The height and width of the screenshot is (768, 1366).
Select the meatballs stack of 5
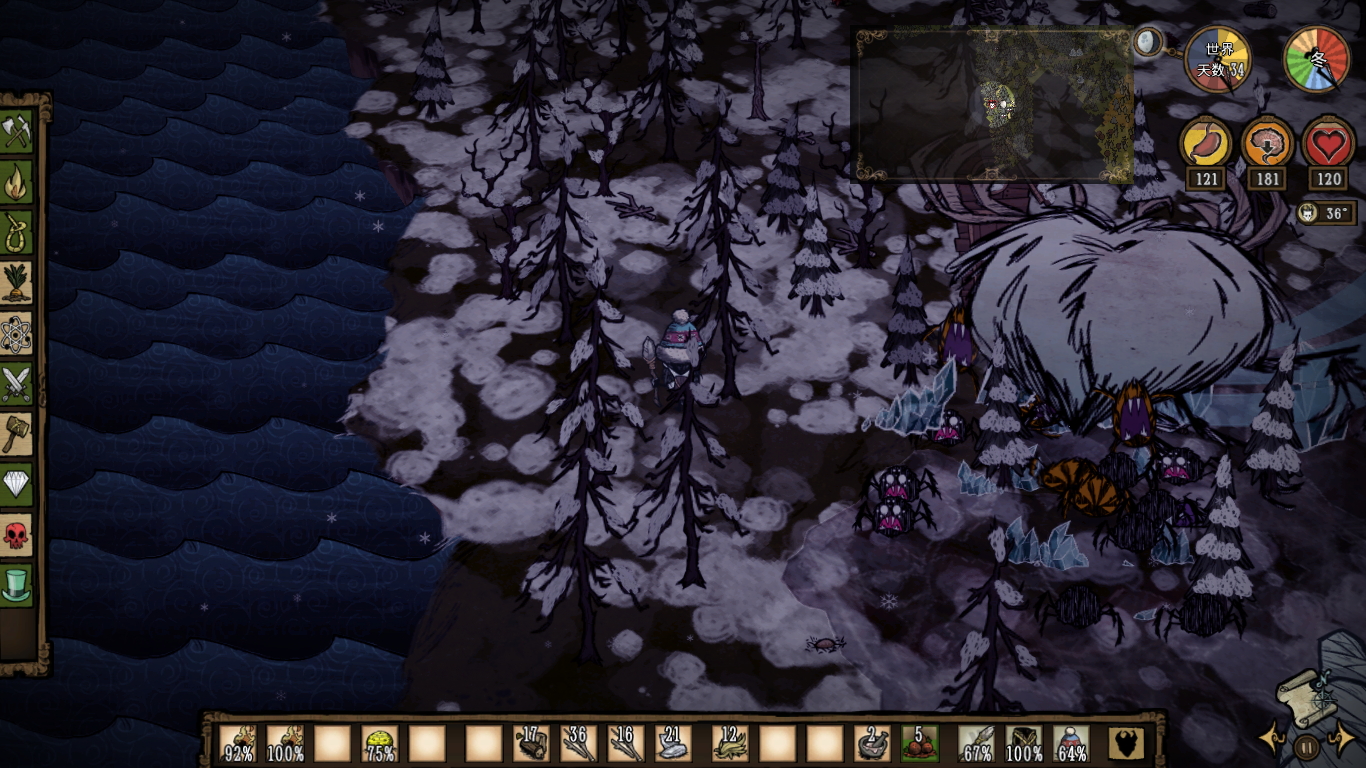pyautogui.click(x=920, y=744)
